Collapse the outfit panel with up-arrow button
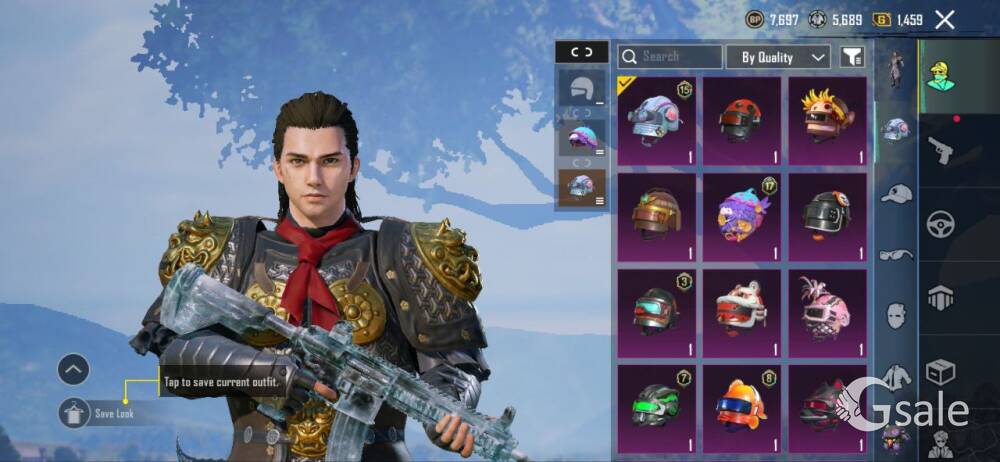 tap(74, 370)
